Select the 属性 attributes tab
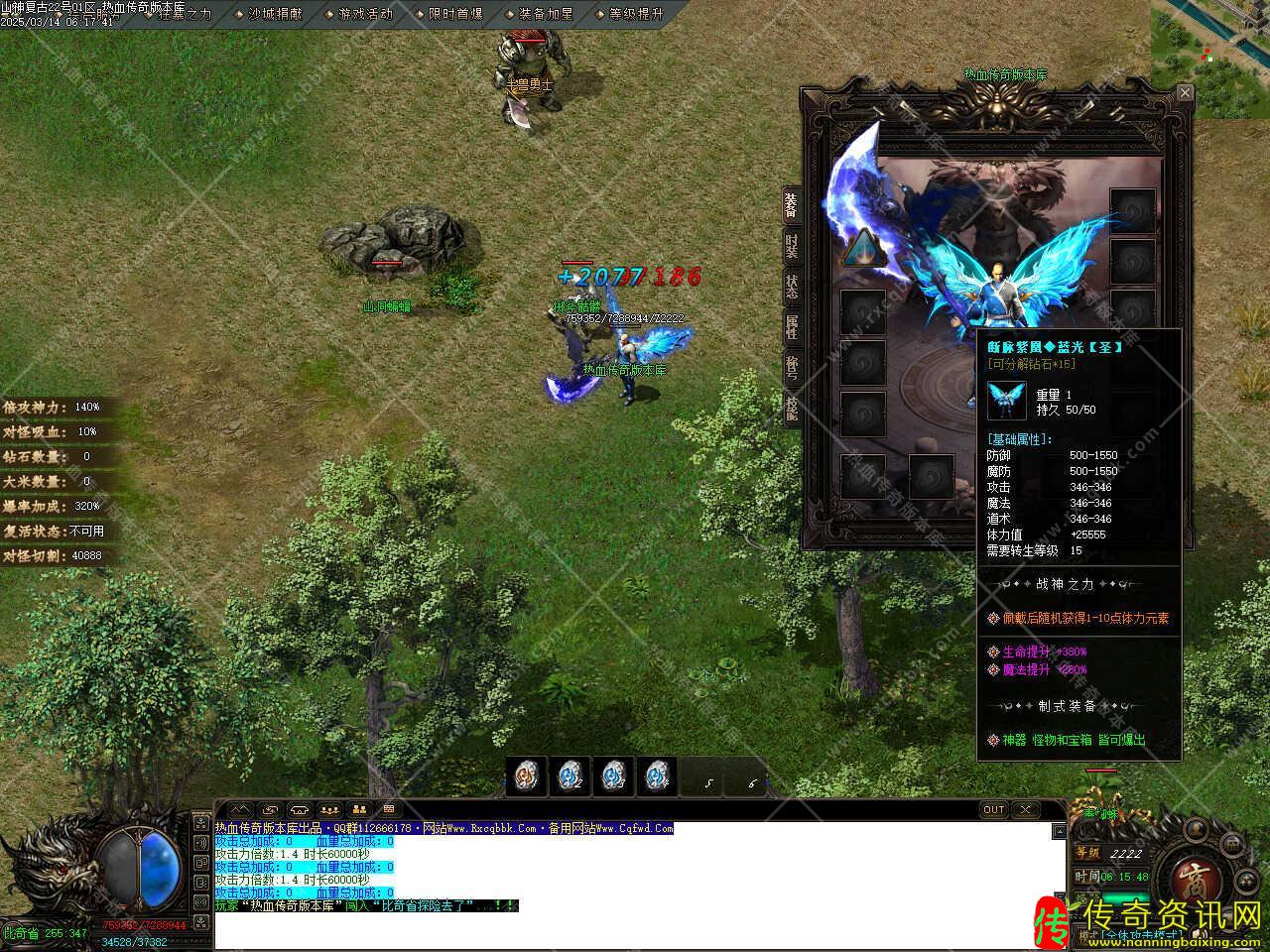This screenshot has height=952, width=1270. pyautogui.click(x=792, y=326)
